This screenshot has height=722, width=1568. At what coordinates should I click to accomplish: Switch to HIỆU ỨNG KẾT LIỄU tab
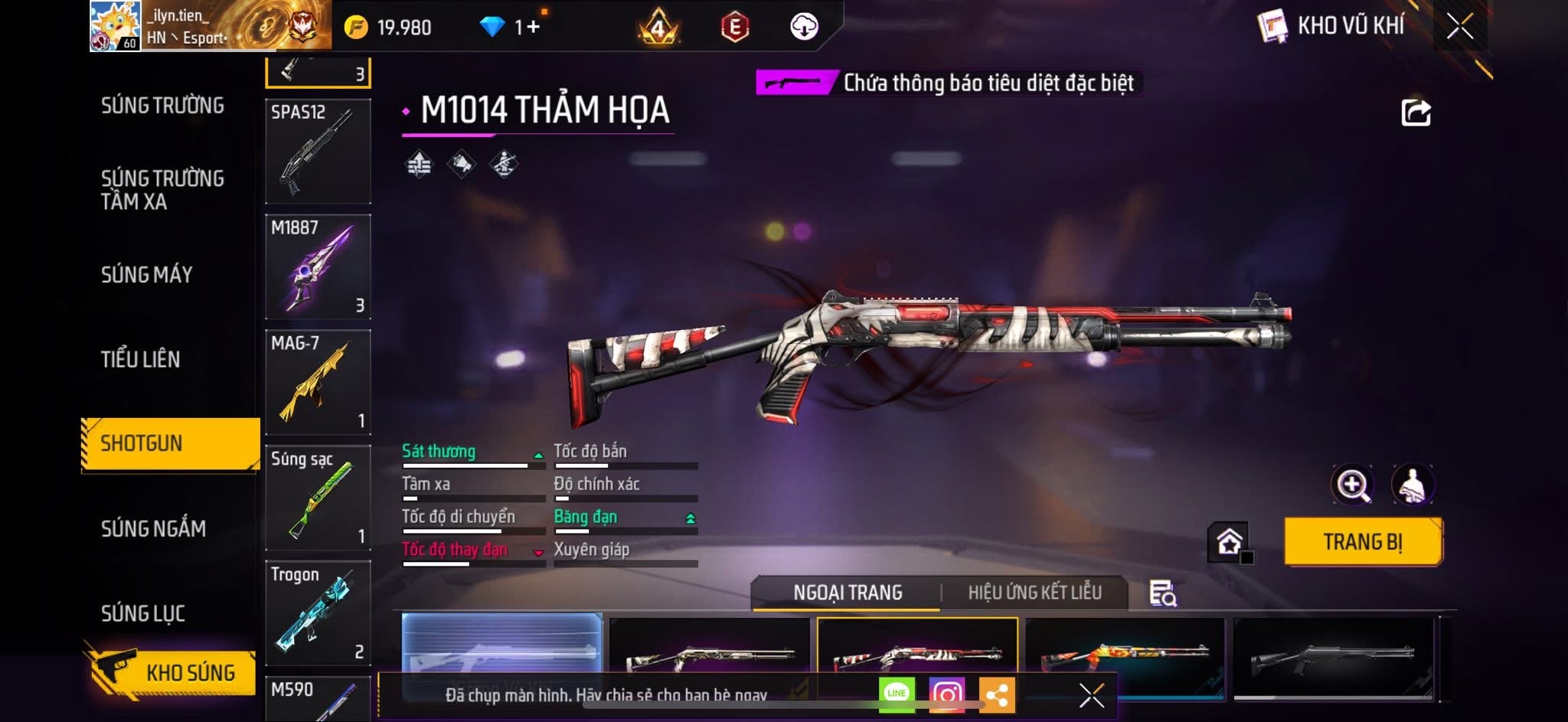(x=1034, y=593)
